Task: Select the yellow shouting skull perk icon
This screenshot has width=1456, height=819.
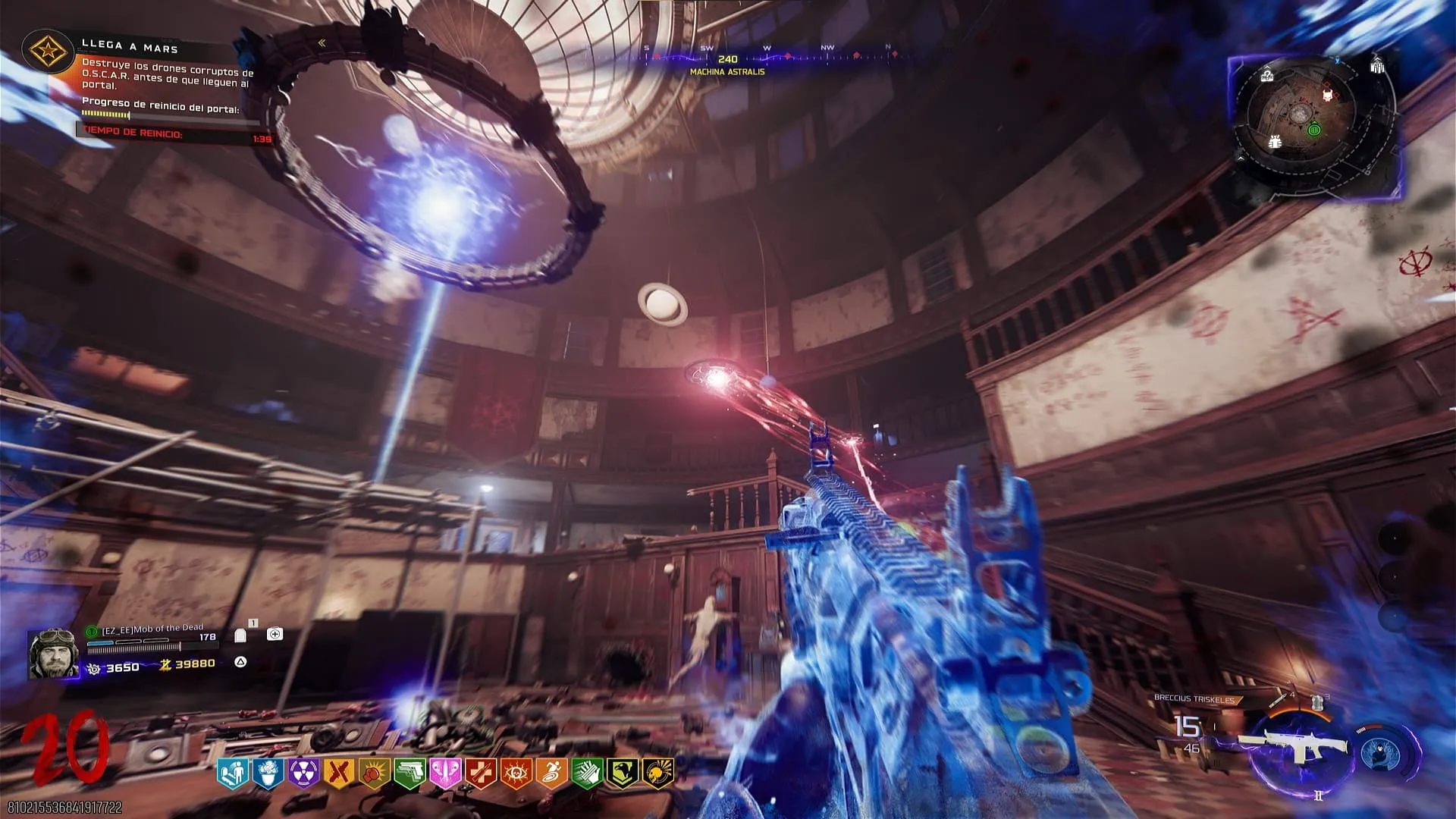Action: coord(657,773)
